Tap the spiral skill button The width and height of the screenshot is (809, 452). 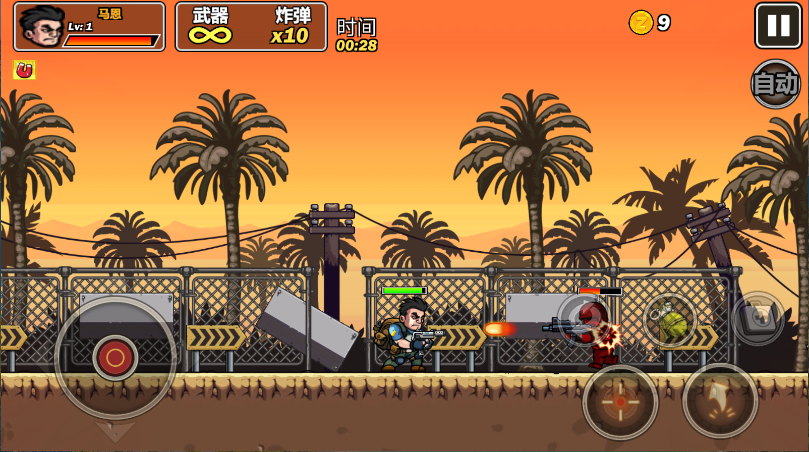[584, 318]
